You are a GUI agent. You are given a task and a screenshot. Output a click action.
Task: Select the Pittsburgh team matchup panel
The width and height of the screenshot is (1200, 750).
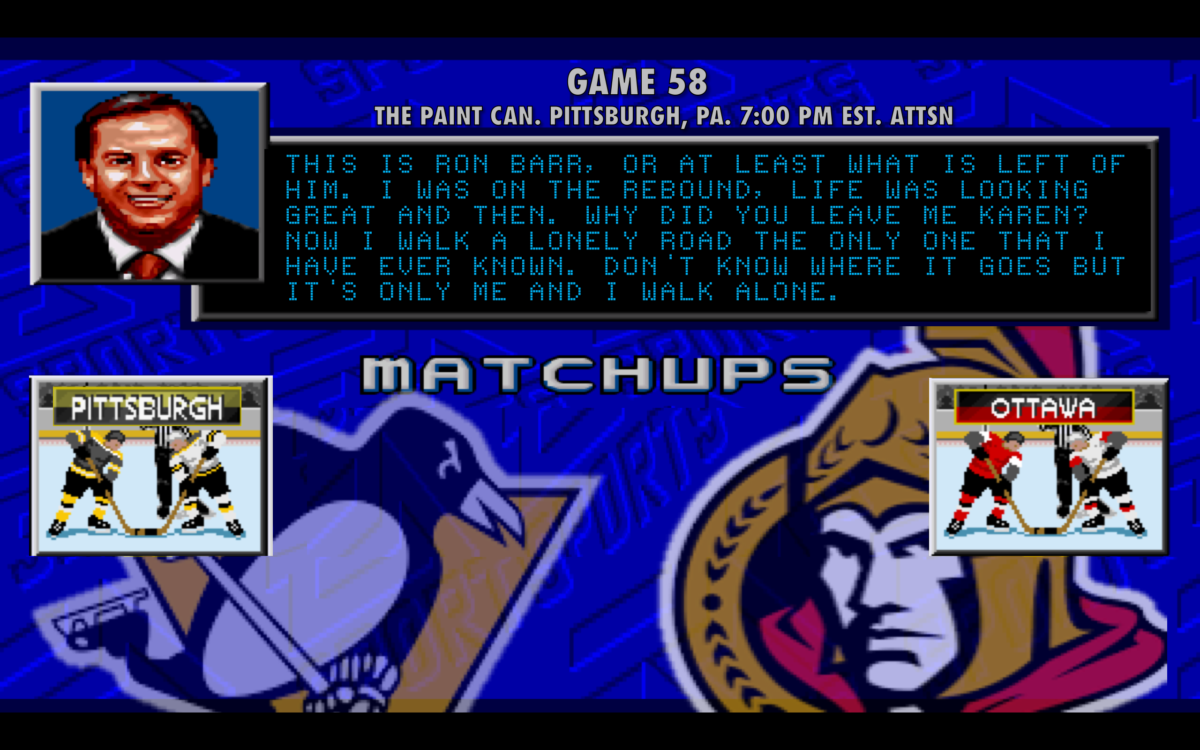151,465
